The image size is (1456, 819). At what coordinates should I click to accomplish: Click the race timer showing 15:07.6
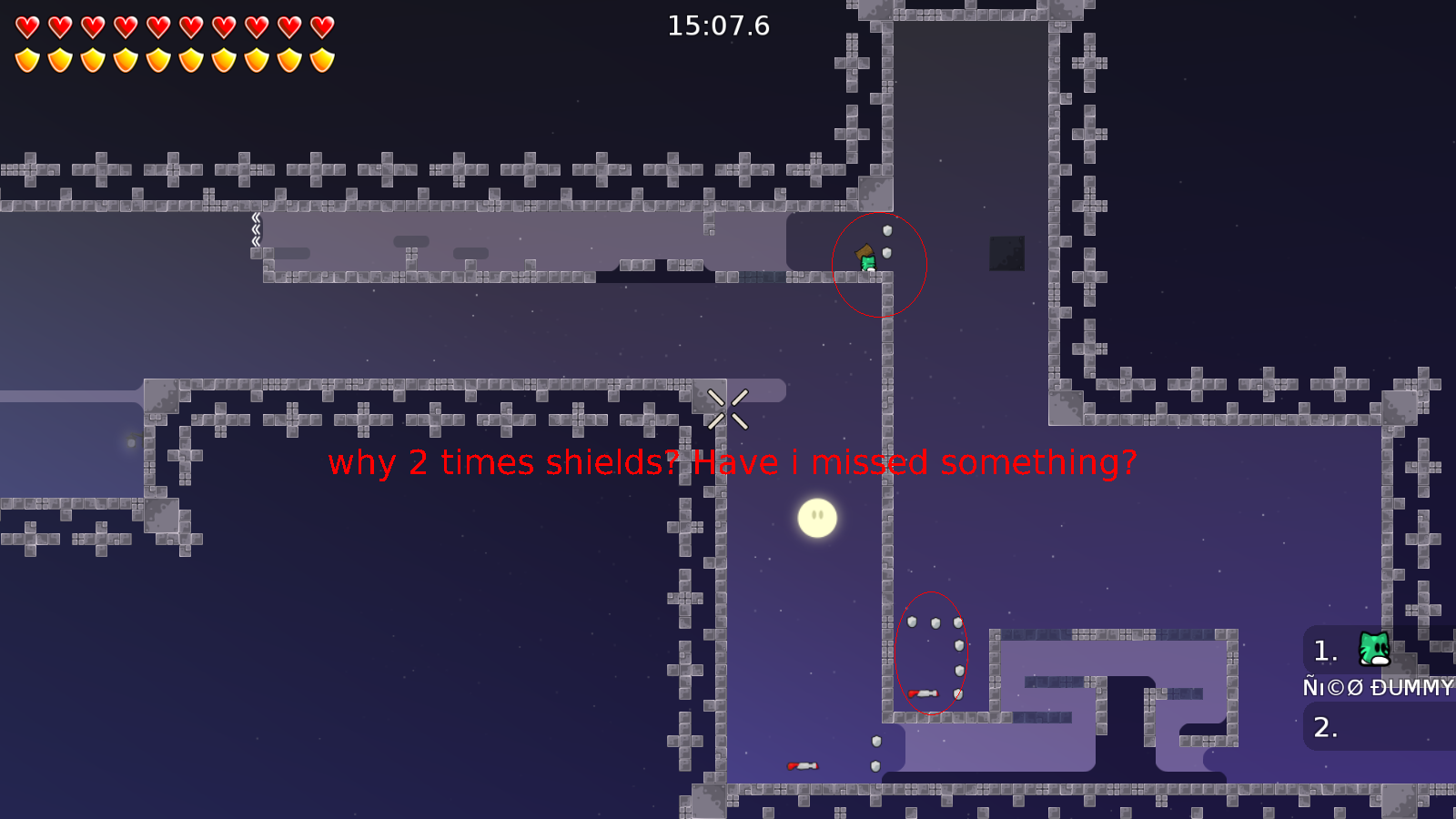(x=717, y=26)
